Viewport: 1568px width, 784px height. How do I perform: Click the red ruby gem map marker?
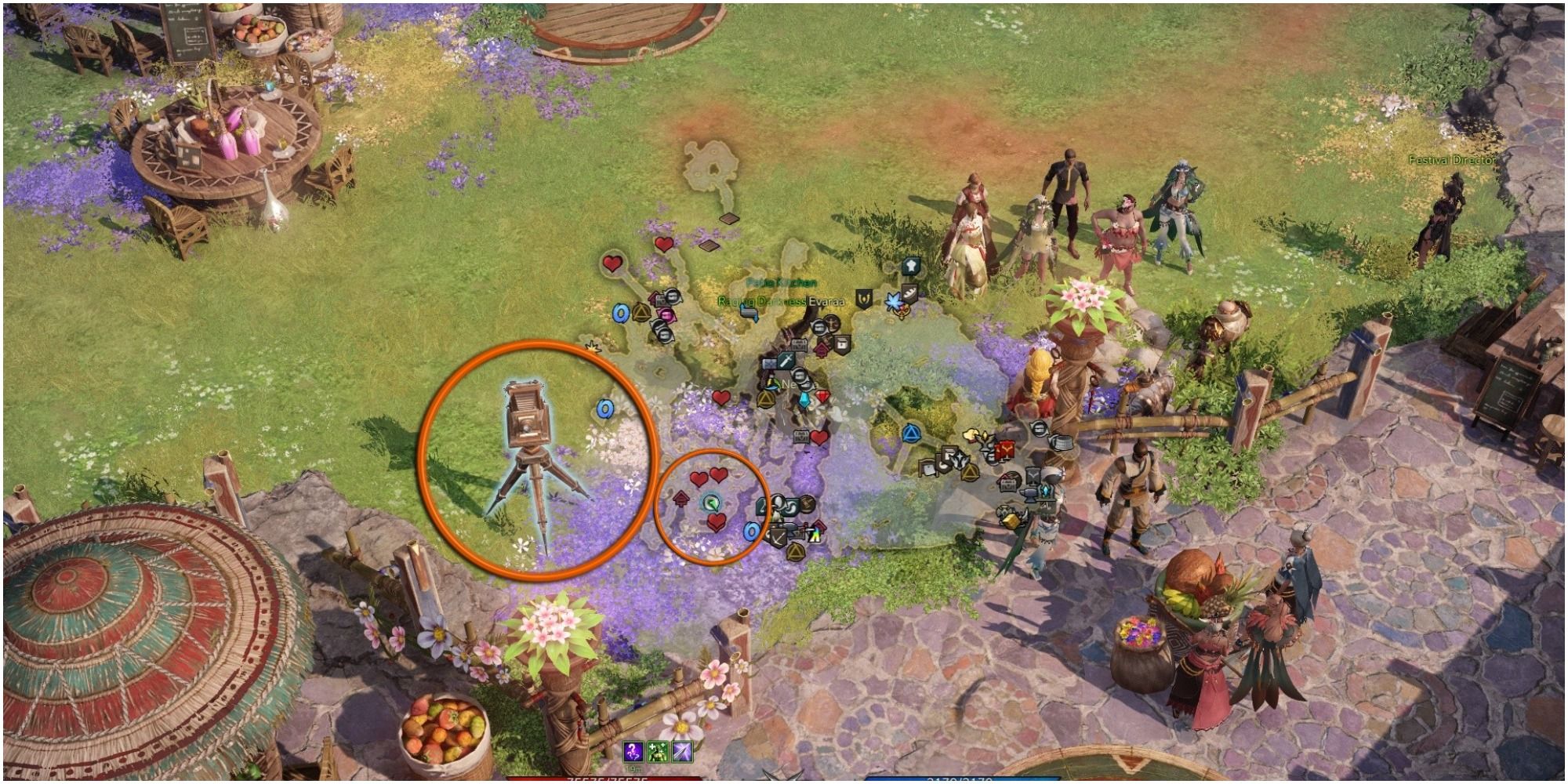[822, 397]
